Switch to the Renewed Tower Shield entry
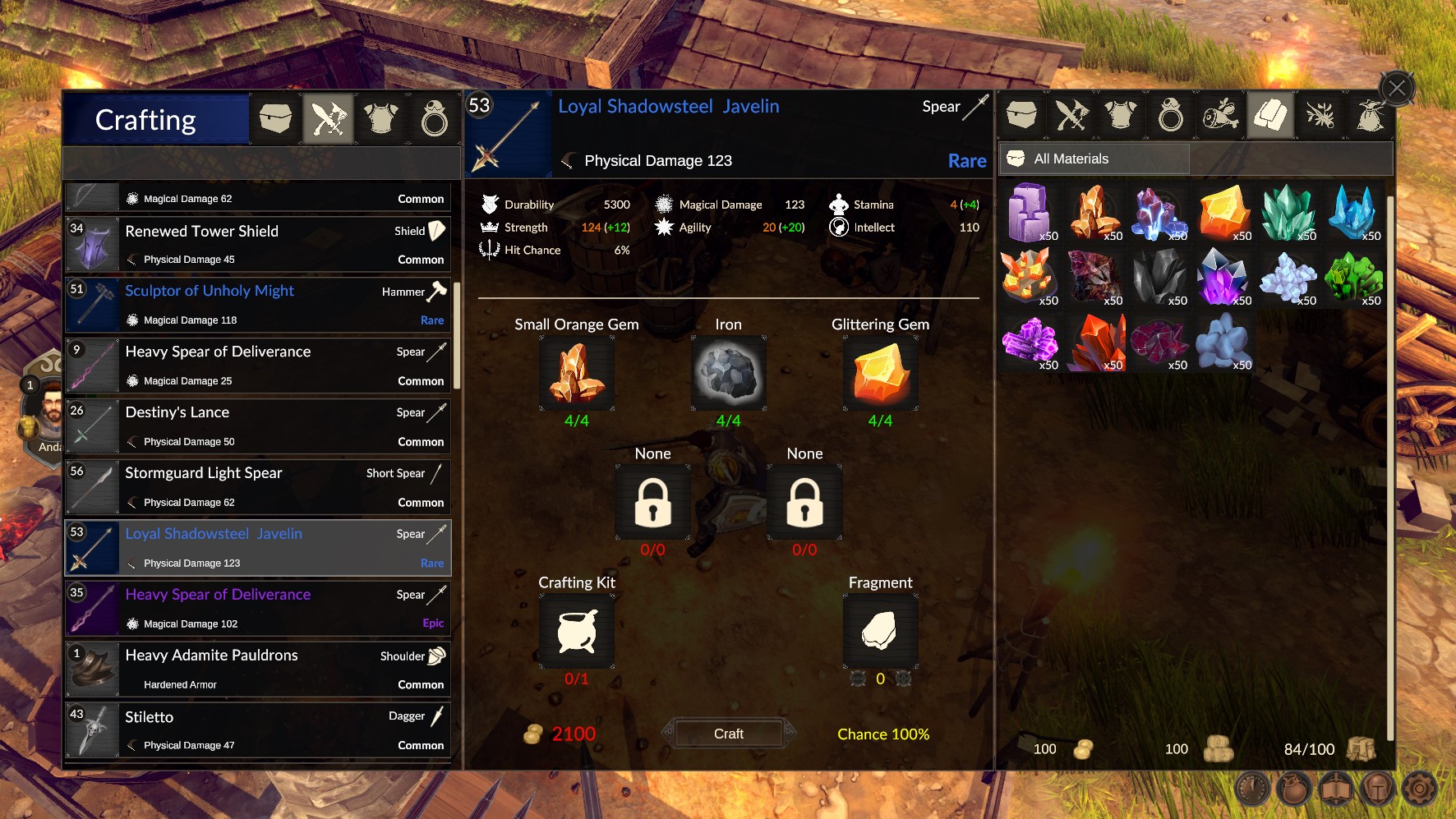 tap(257, 244)
